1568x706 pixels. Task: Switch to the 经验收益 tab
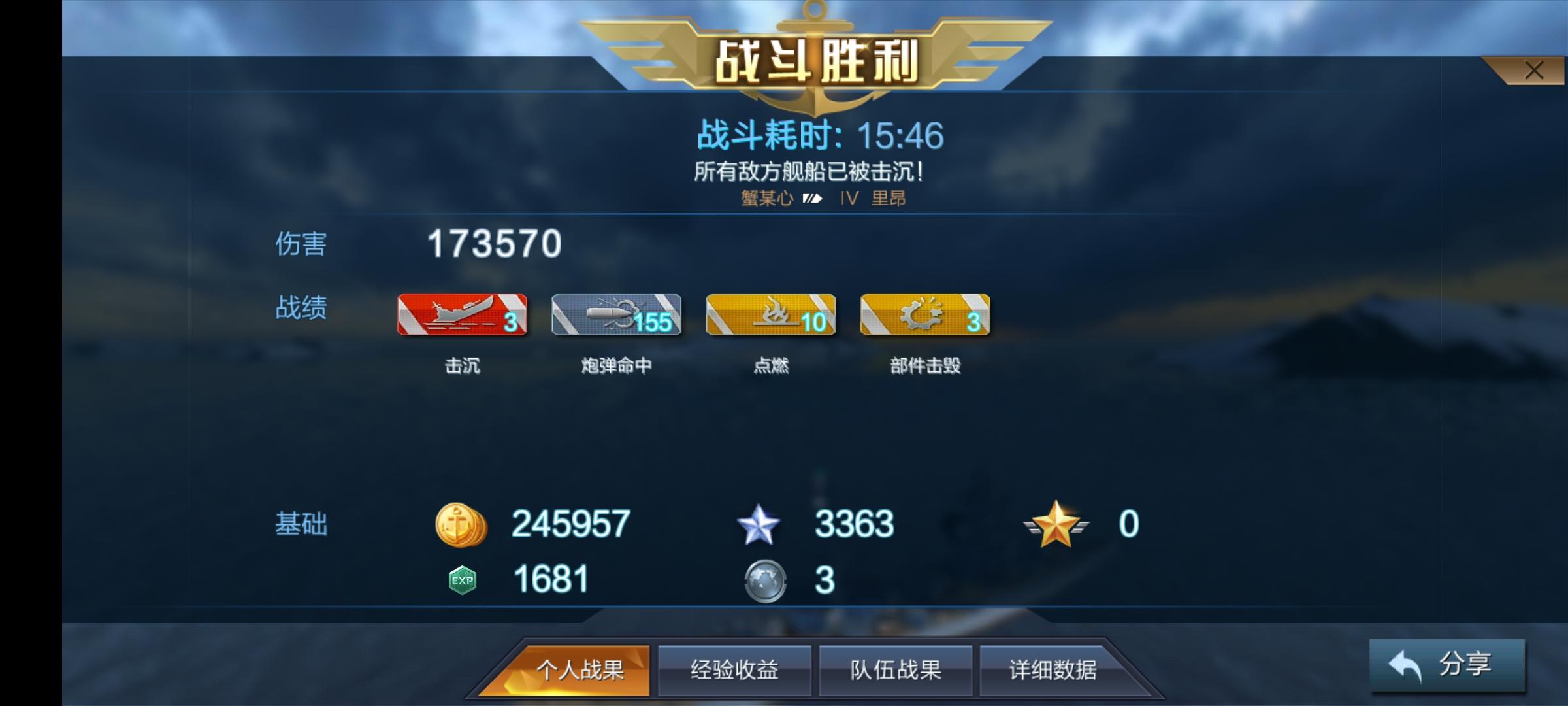point(734,670)
